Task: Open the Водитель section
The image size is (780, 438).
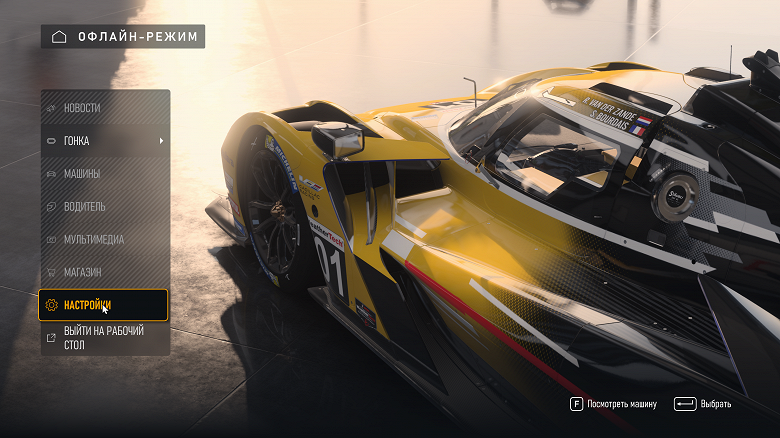Action: pos(104,207)
